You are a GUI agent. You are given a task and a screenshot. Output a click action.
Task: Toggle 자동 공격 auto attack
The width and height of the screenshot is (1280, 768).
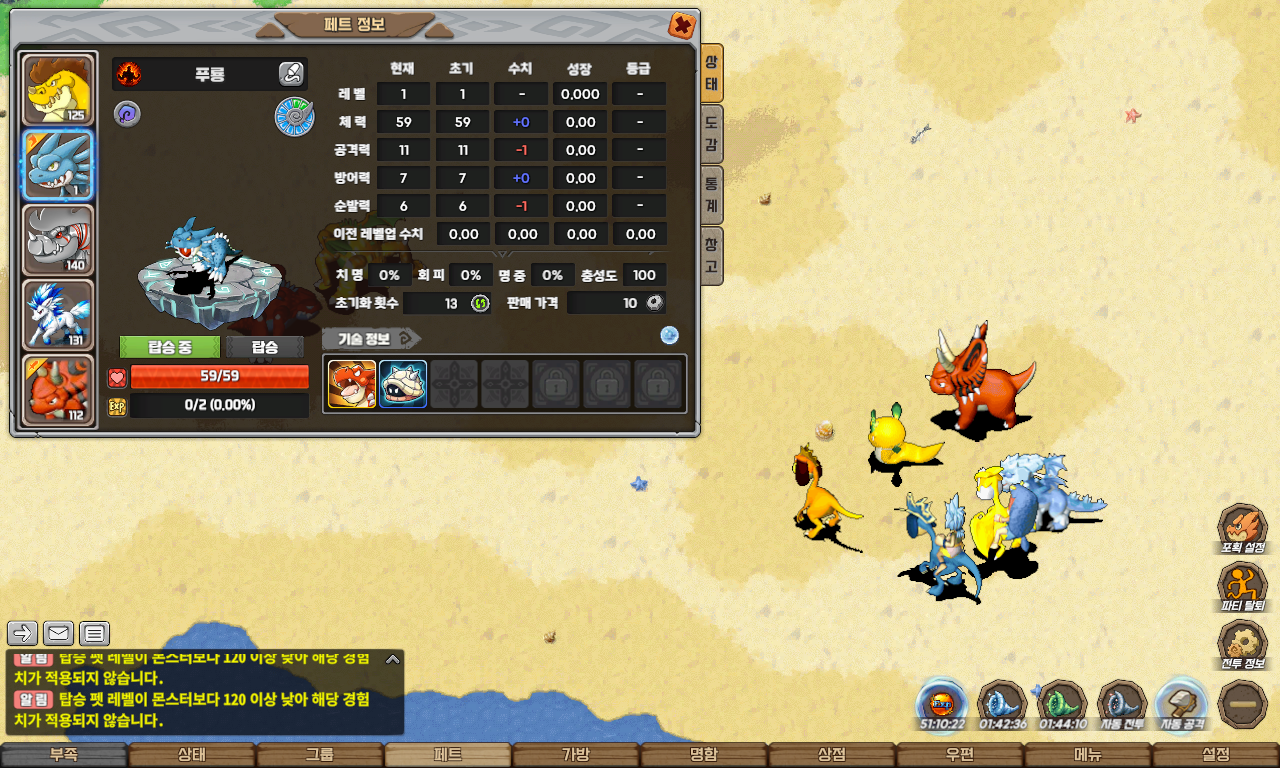coord(1180,704)
